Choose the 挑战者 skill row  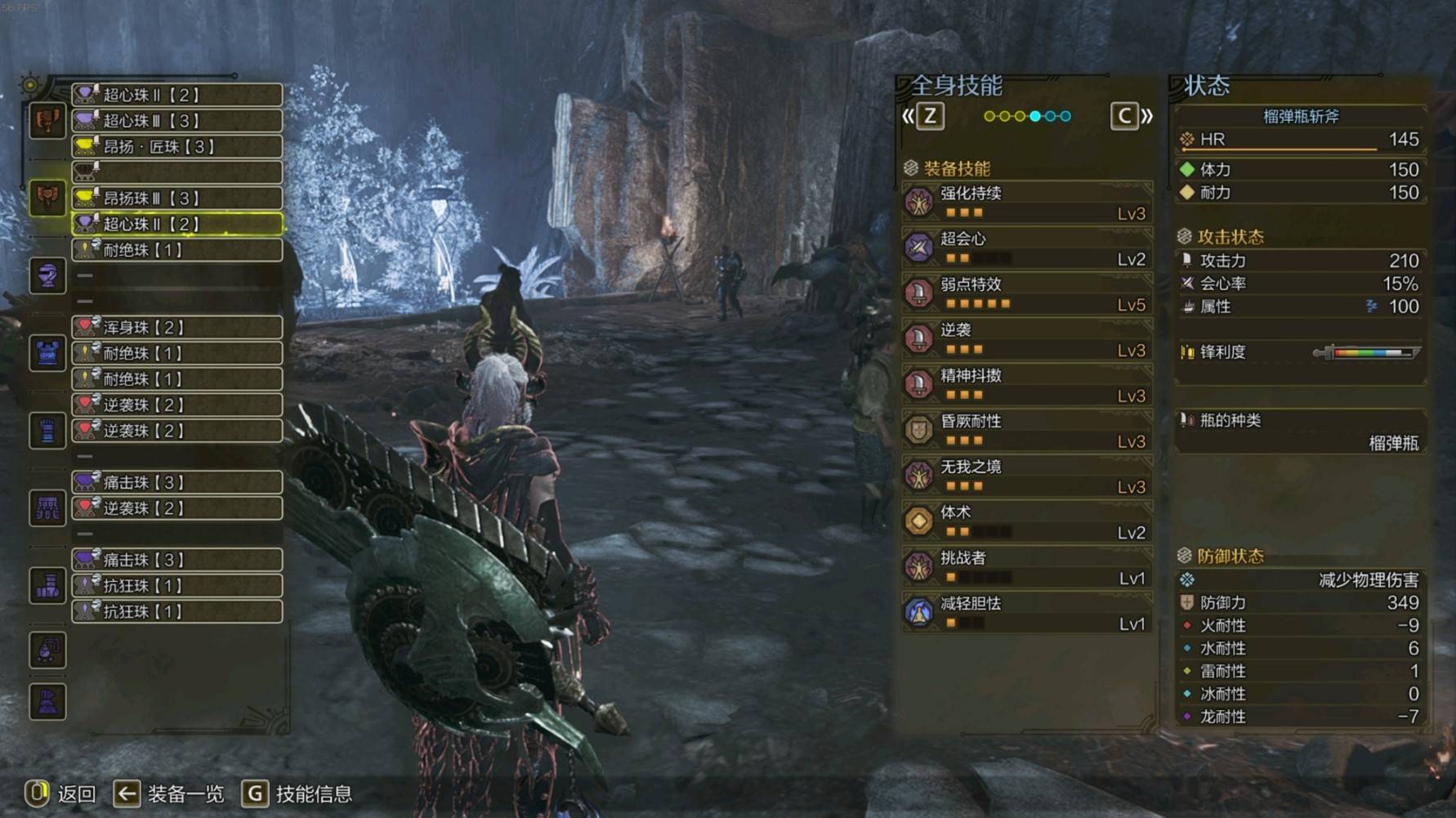point(1027,567)
